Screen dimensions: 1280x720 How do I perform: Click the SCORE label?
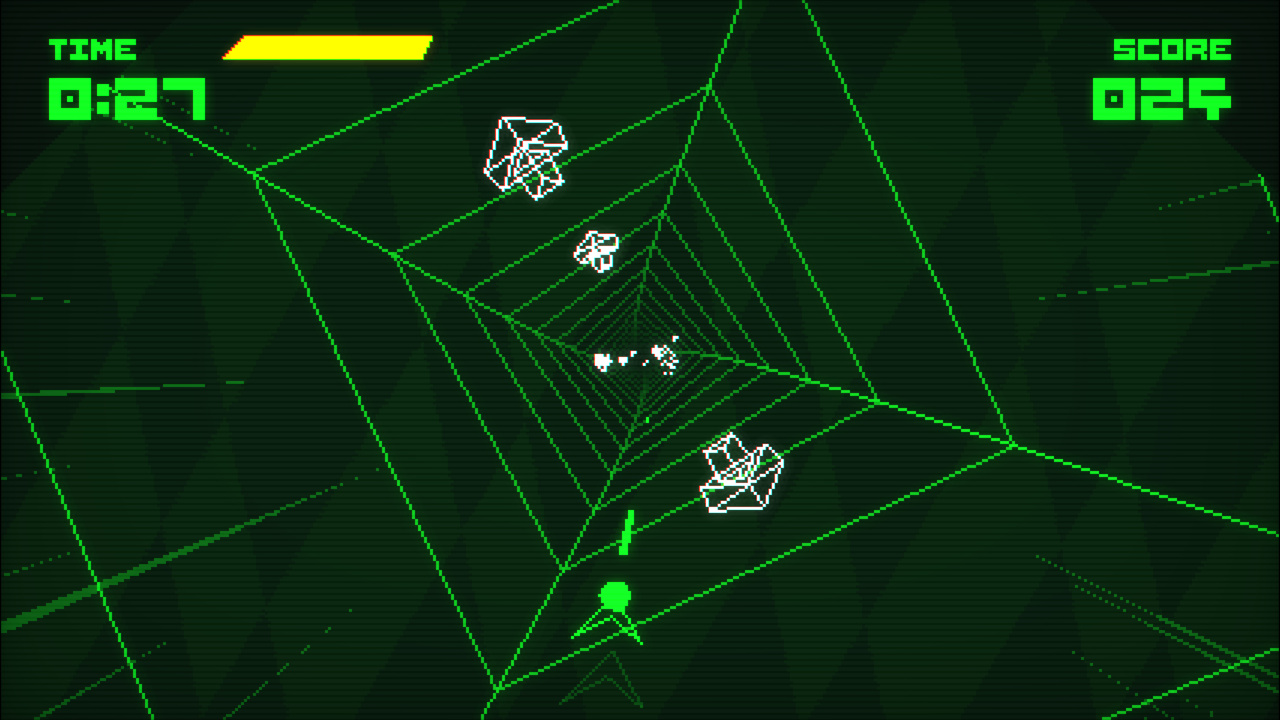click(x=1172, y=50)
